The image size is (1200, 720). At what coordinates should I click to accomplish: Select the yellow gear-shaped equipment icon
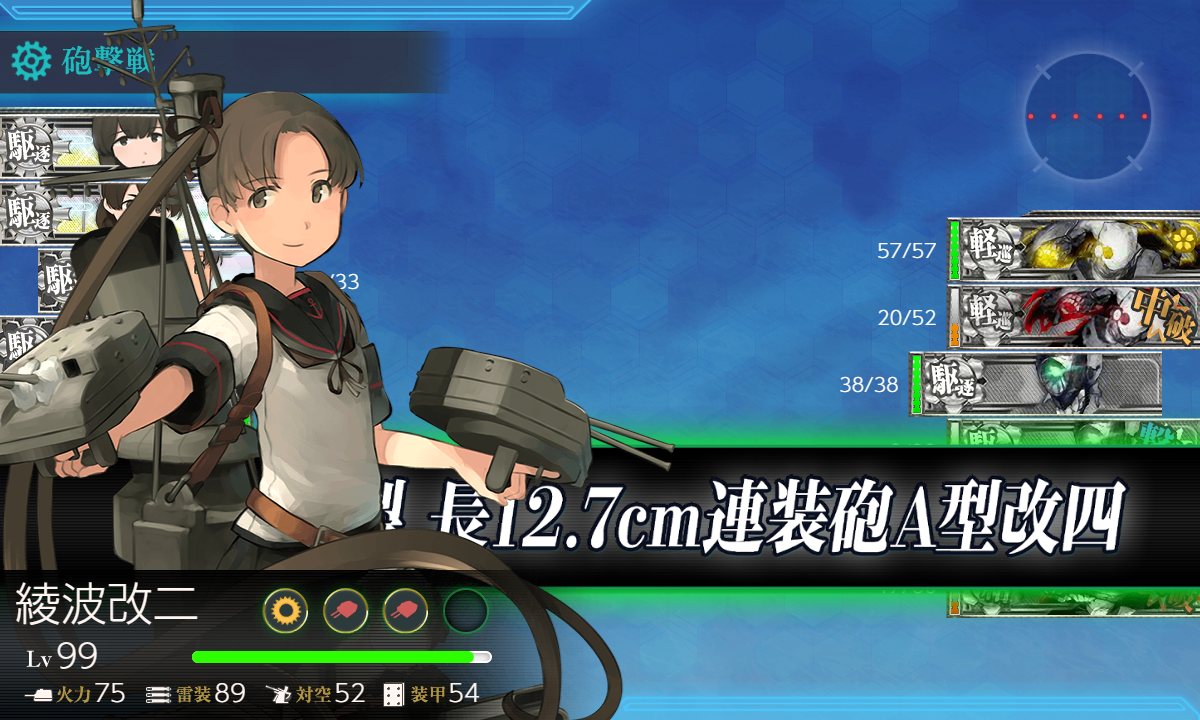[285, 609]
